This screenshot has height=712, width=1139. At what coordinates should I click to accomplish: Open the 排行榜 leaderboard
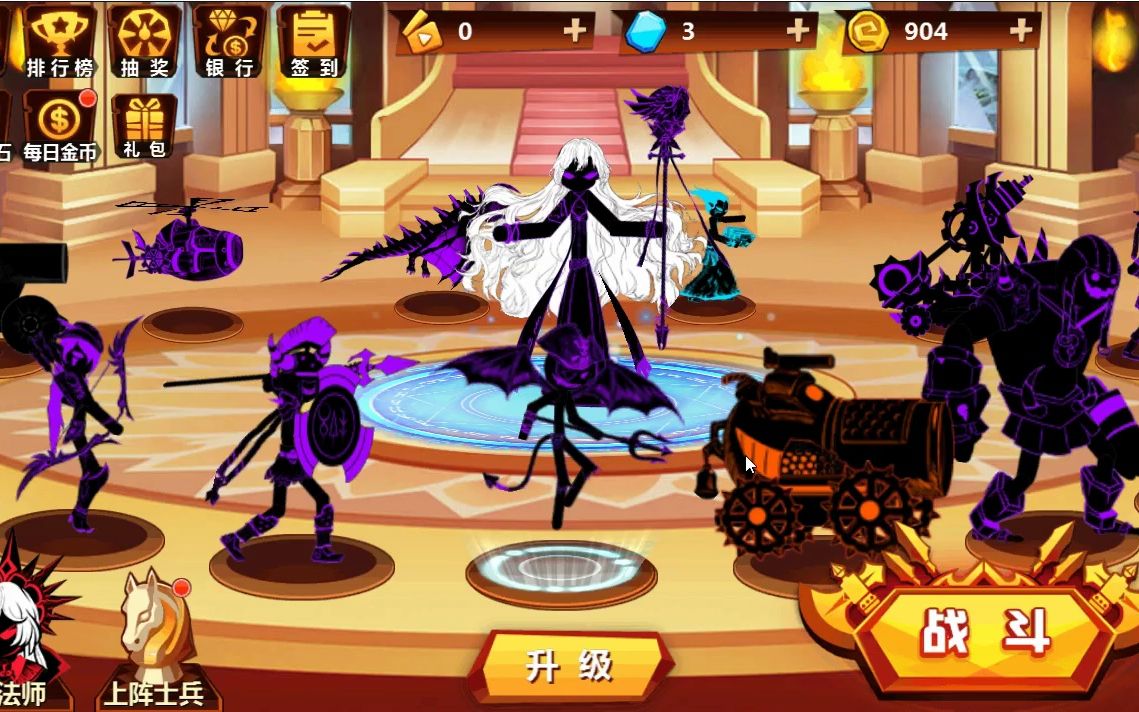tap(60, 40)
